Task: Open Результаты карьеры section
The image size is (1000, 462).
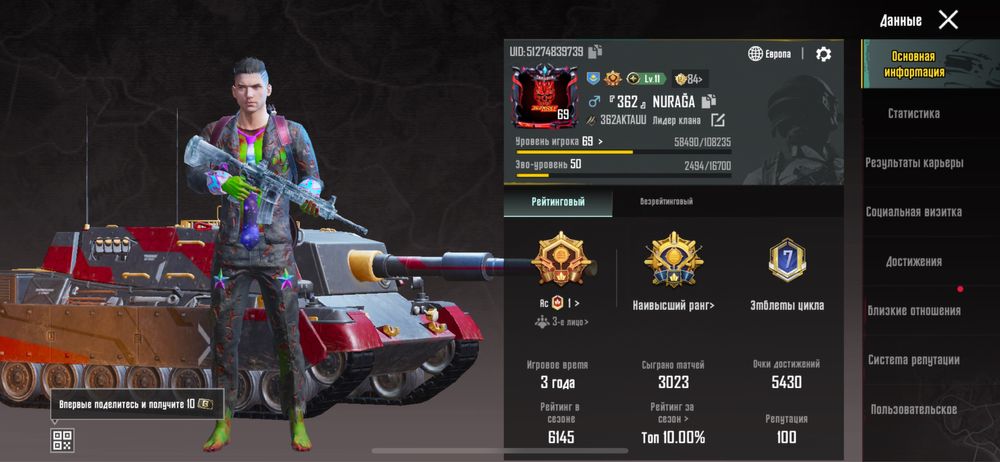Action: click(x=914, y=163)
